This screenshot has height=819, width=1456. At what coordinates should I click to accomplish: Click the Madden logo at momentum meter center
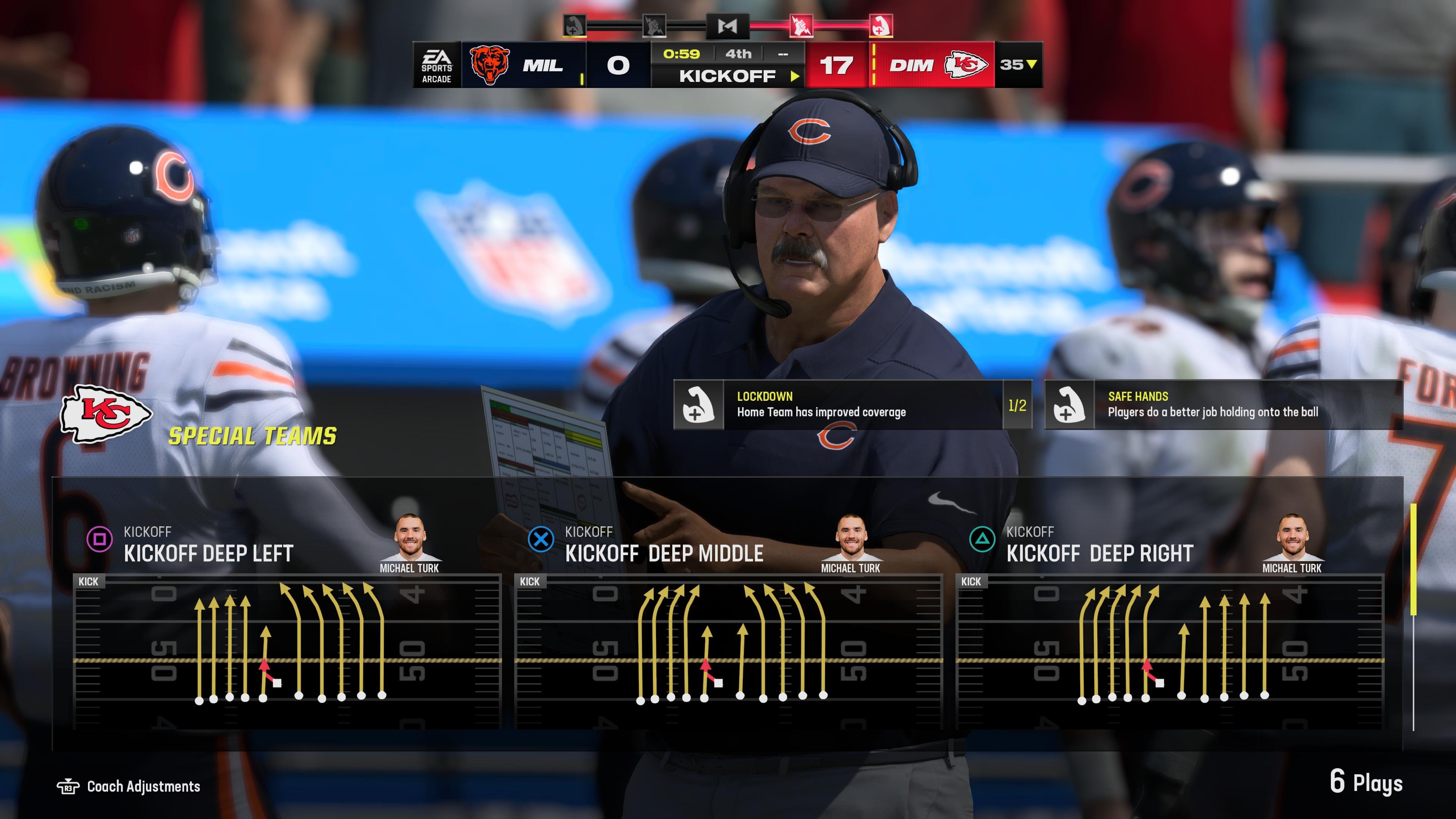coord(728,25)
